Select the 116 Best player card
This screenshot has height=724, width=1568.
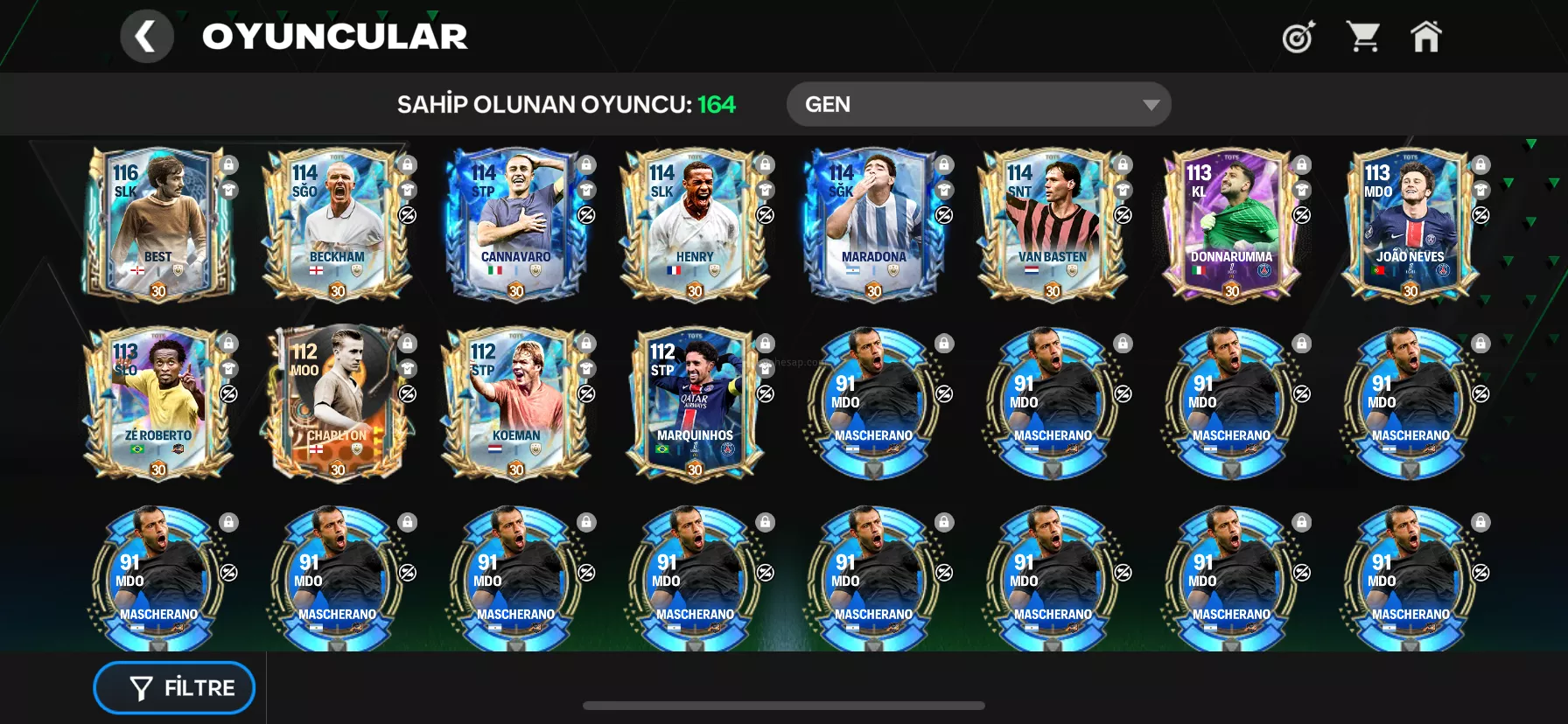click(x=158, y=225)
